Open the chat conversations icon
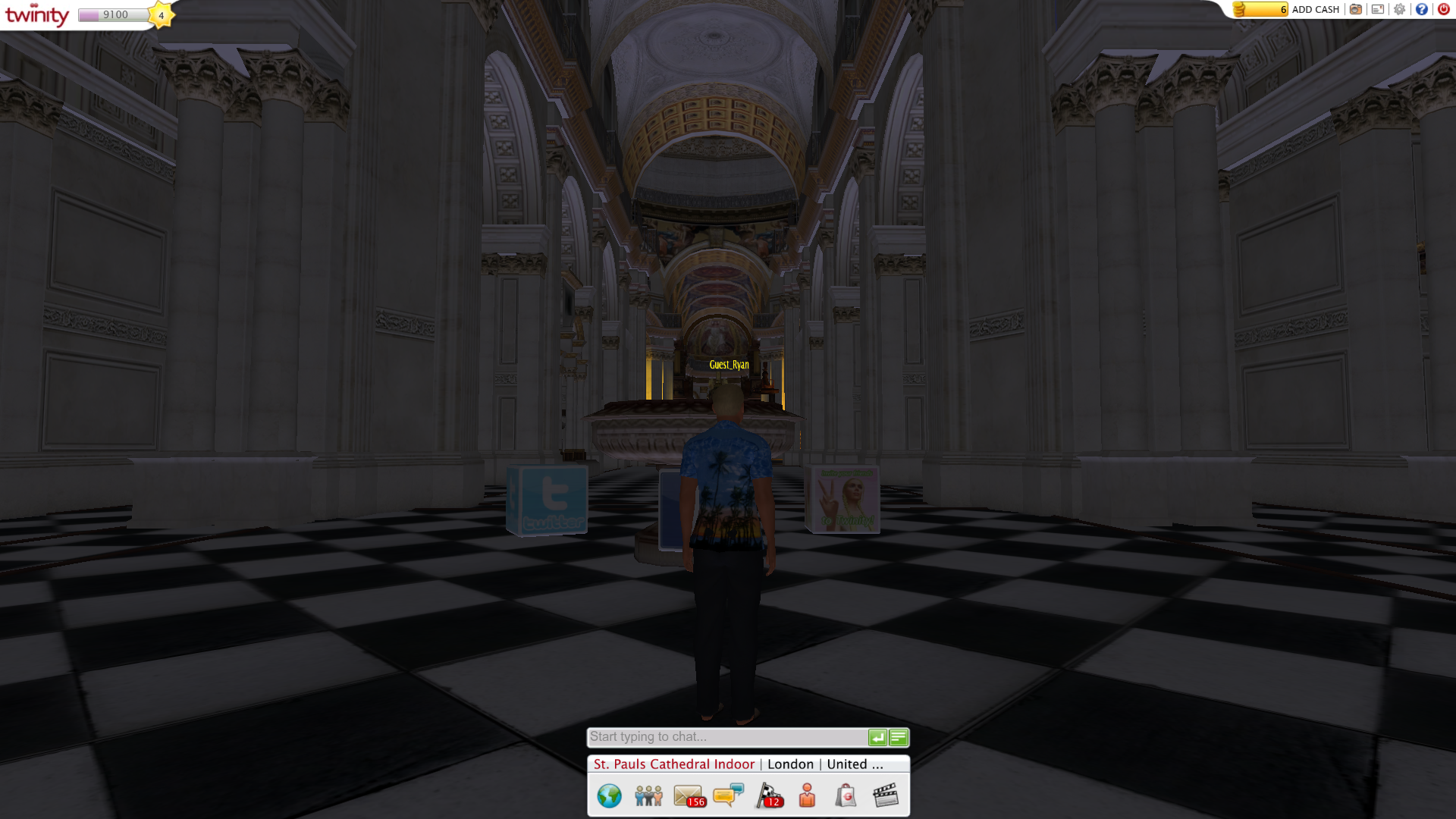Viewport: 1456px width, 819px height. tap(728, 795)
